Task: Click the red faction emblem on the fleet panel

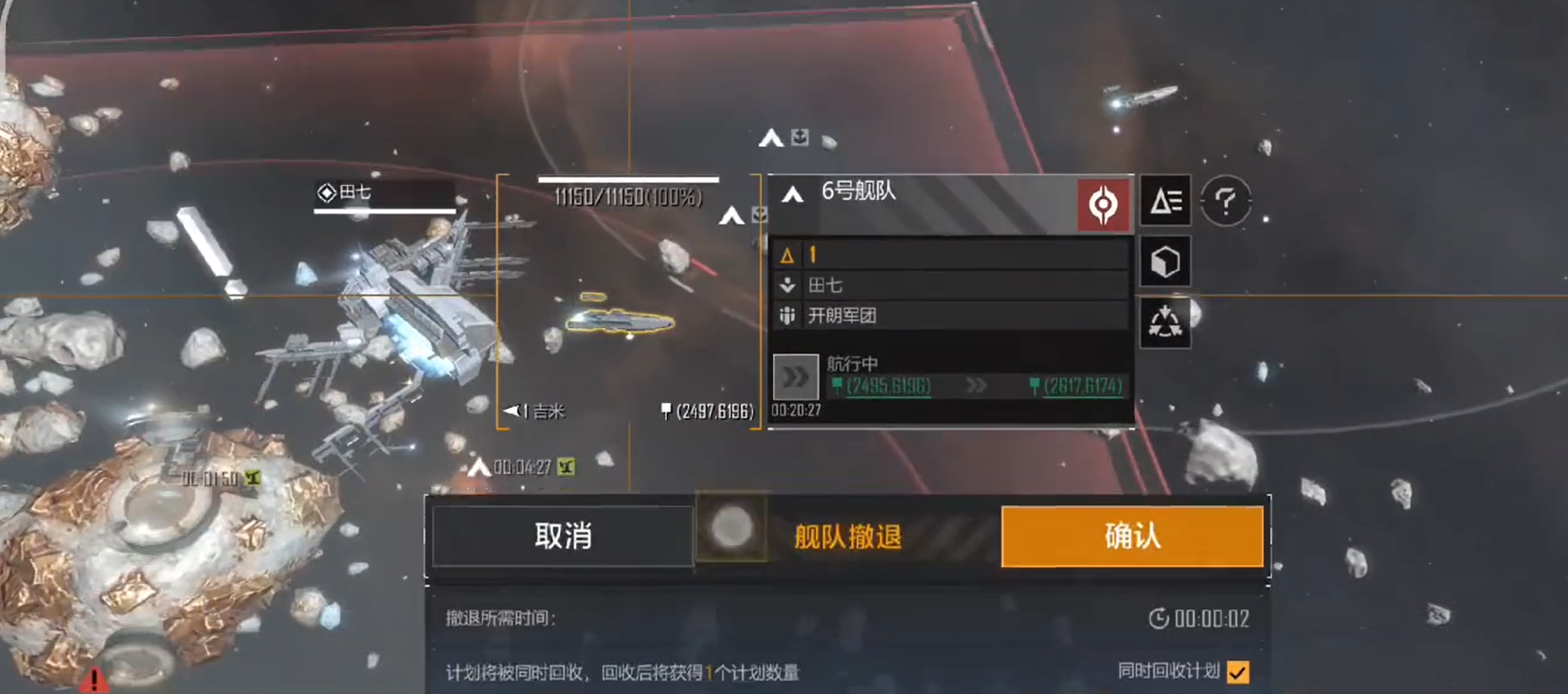Action: (x=1104, y=202)
